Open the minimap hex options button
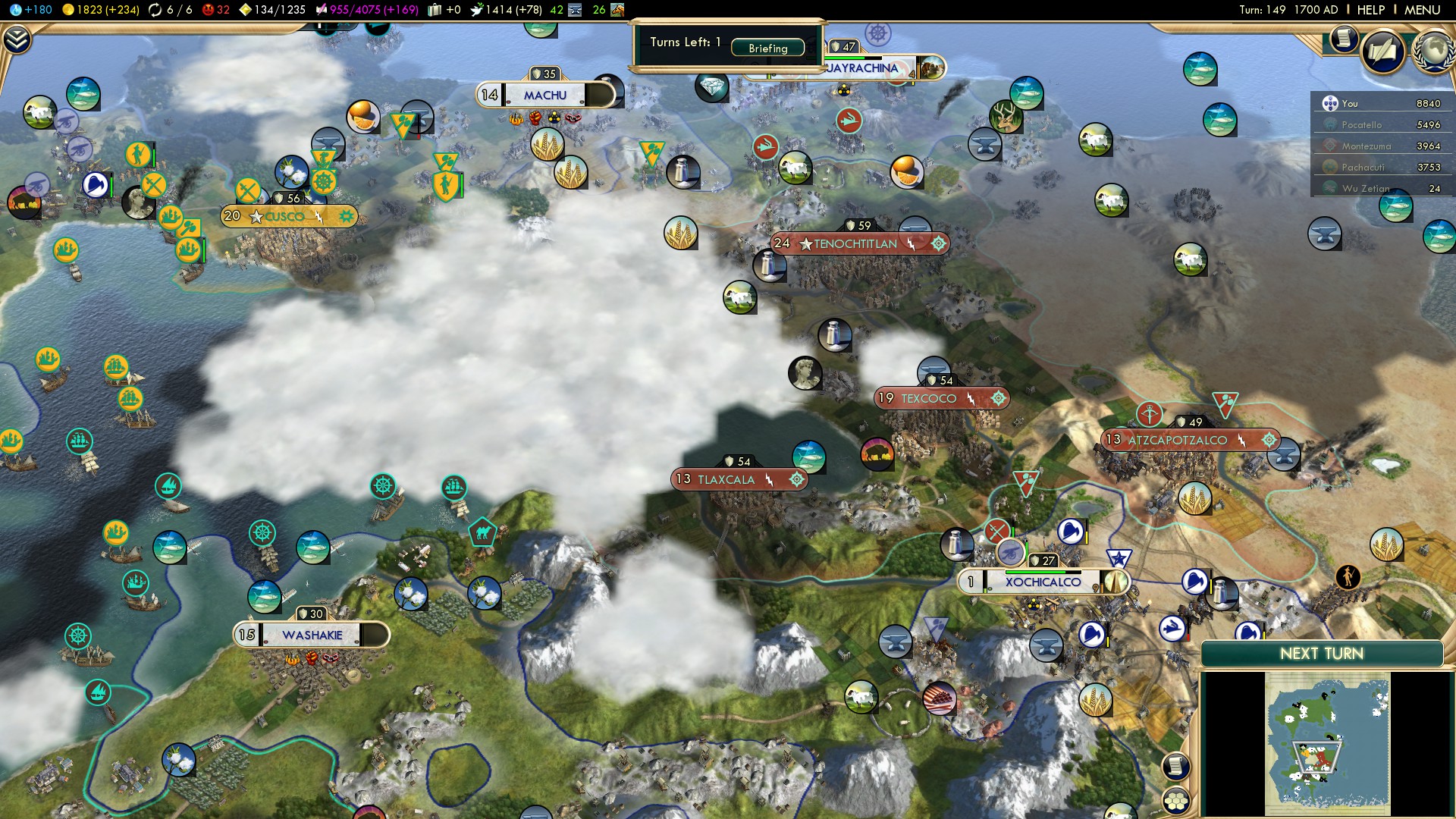This screenshot has width=1456, height=819. coord(1176,801)
